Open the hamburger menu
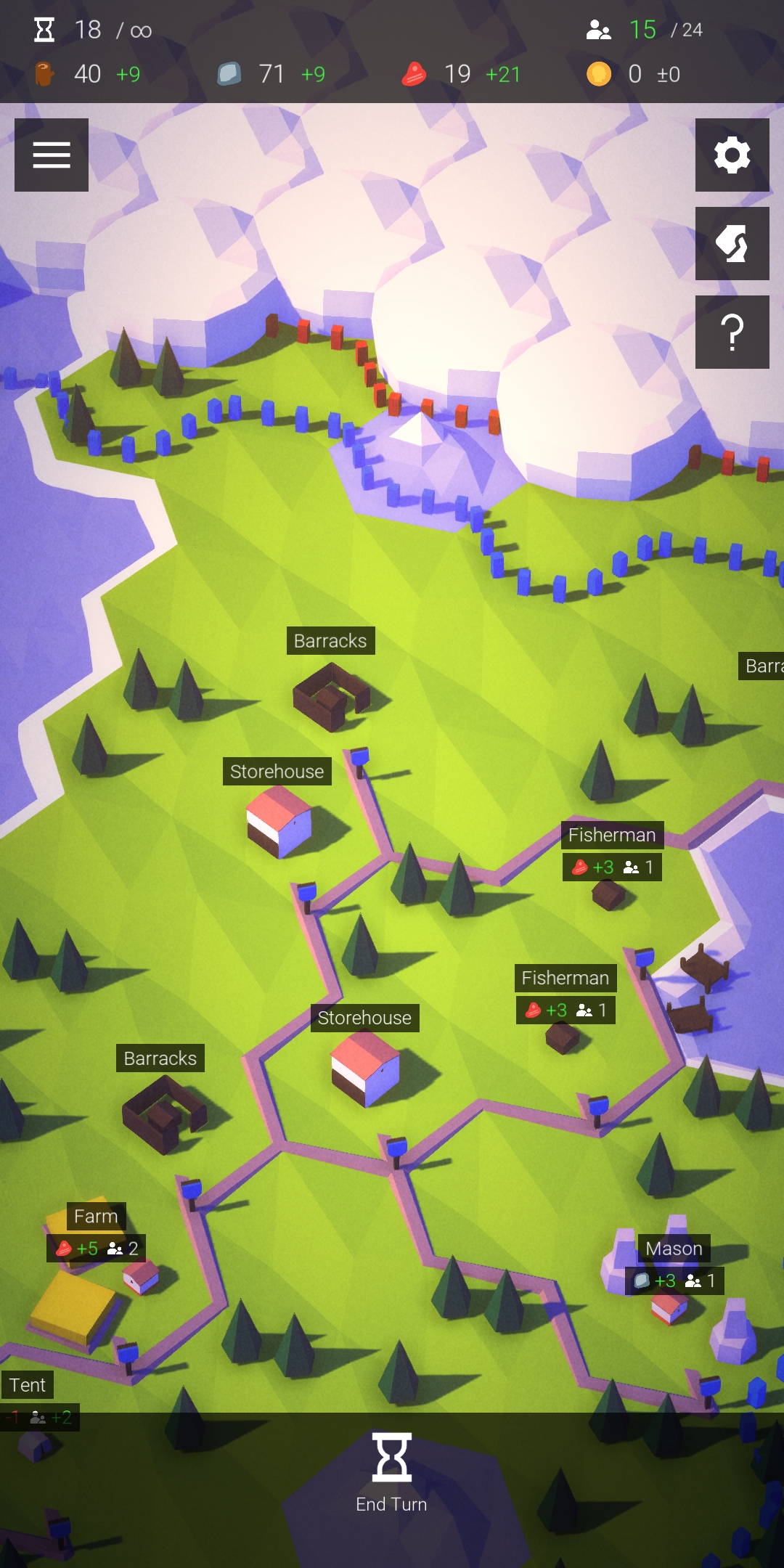Image resolution: width=784 pixels, height=1568 pixels. point(52,155)
